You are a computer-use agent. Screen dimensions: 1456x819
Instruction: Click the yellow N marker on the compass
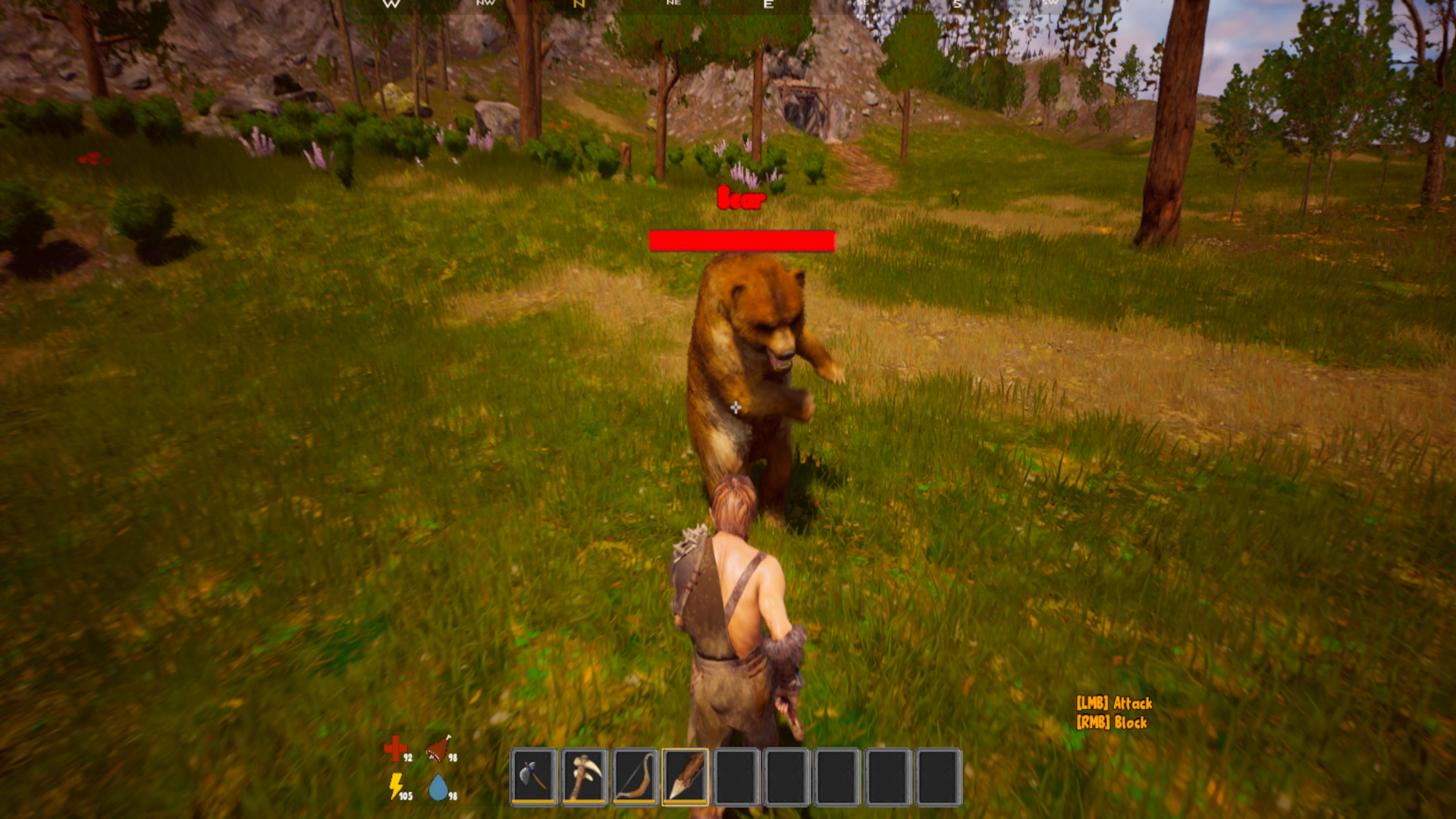[578, 5]
